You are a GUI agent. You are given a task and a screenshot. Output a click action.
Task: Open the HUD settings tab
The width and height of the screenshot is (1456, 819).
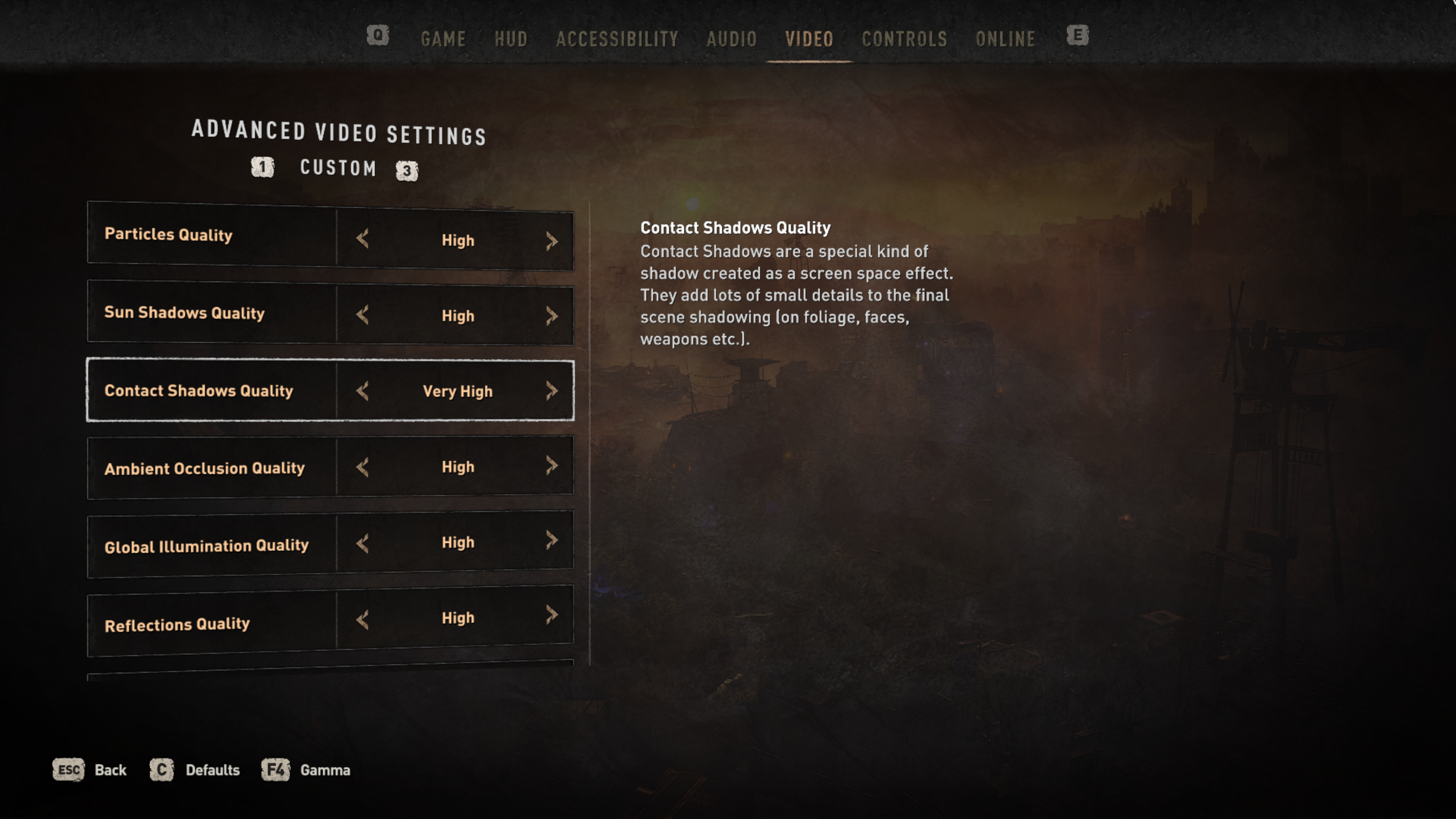[x=511, y=39]
